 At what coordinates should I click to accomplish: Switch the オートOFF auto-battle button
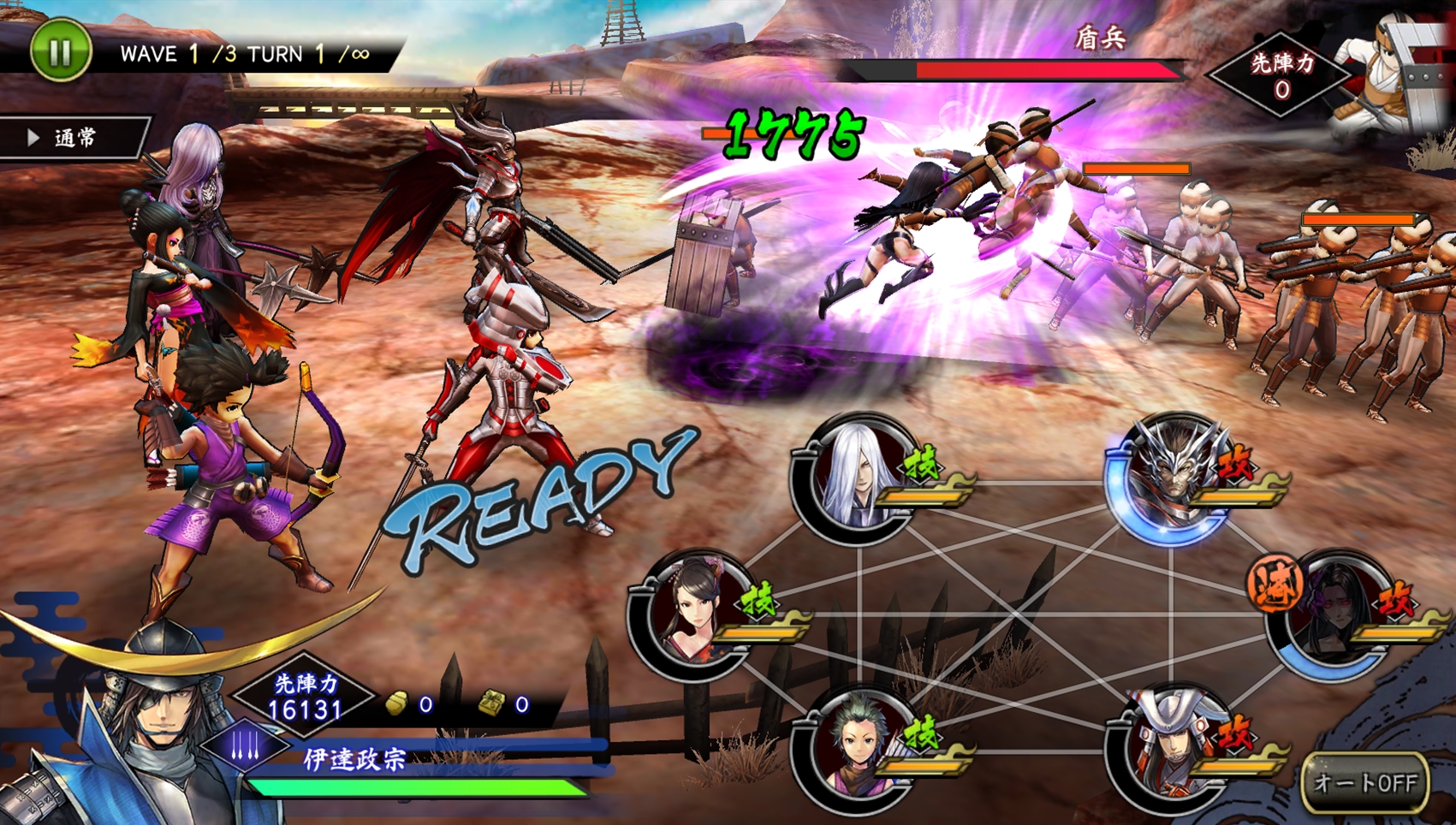coord(1364,782)
